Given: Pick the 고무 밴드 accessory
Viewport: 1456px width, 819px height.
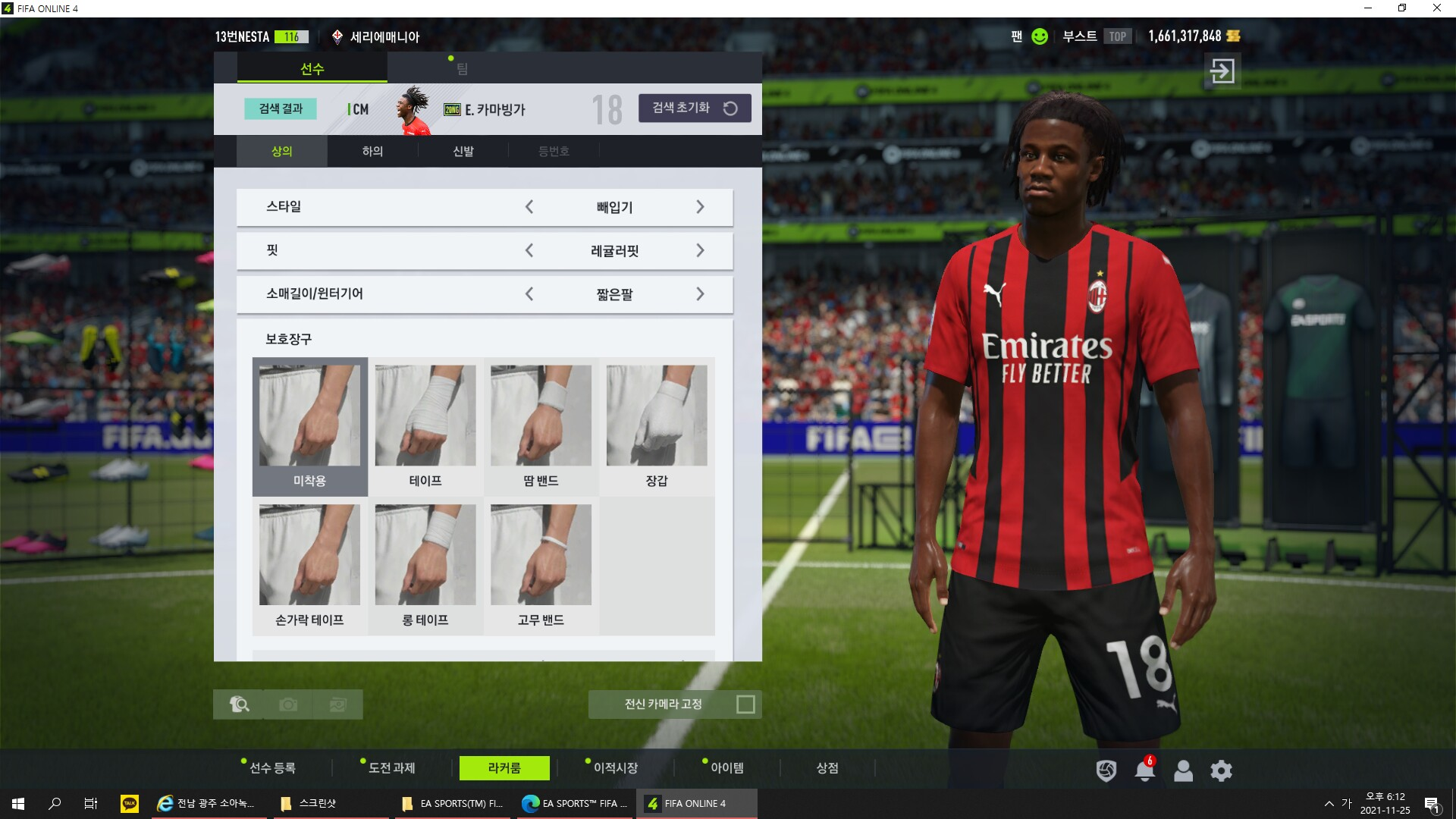Looking at the screenshot, I should [x=541, y=566].
